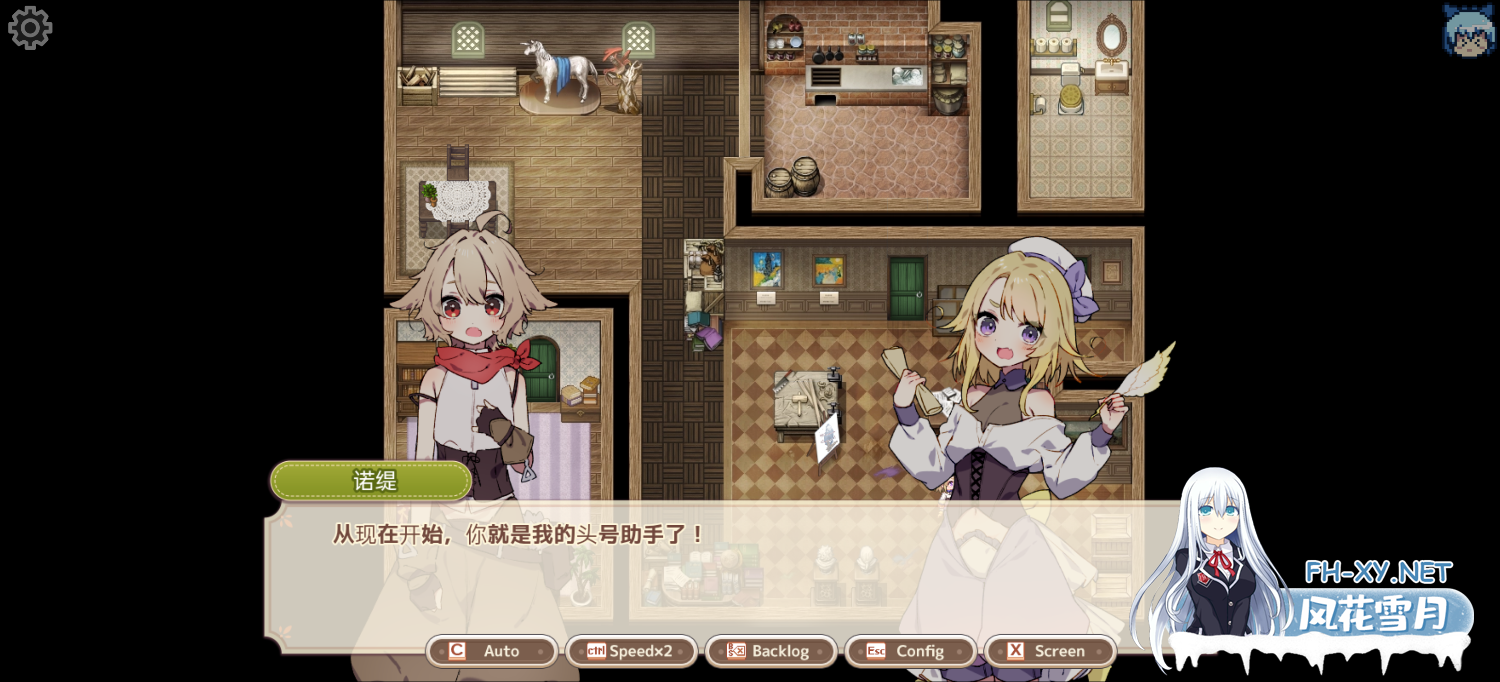Open the Backlog history
The height and width of the screenshot is (682, 1500).
coord(771,651)
